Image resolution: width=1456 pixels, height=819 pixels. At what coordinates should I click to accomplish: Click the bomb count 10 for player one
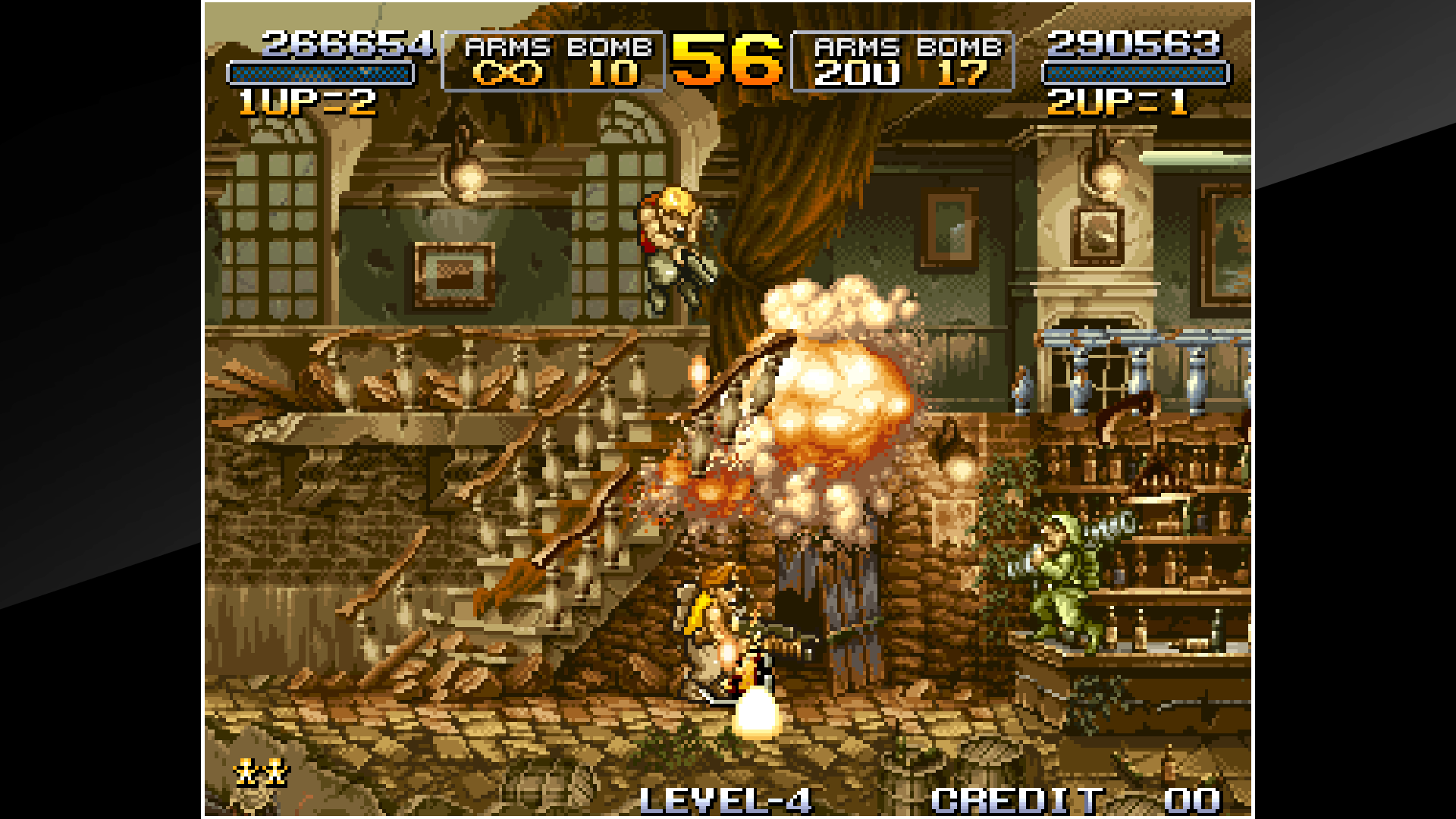tap(614, 74)
